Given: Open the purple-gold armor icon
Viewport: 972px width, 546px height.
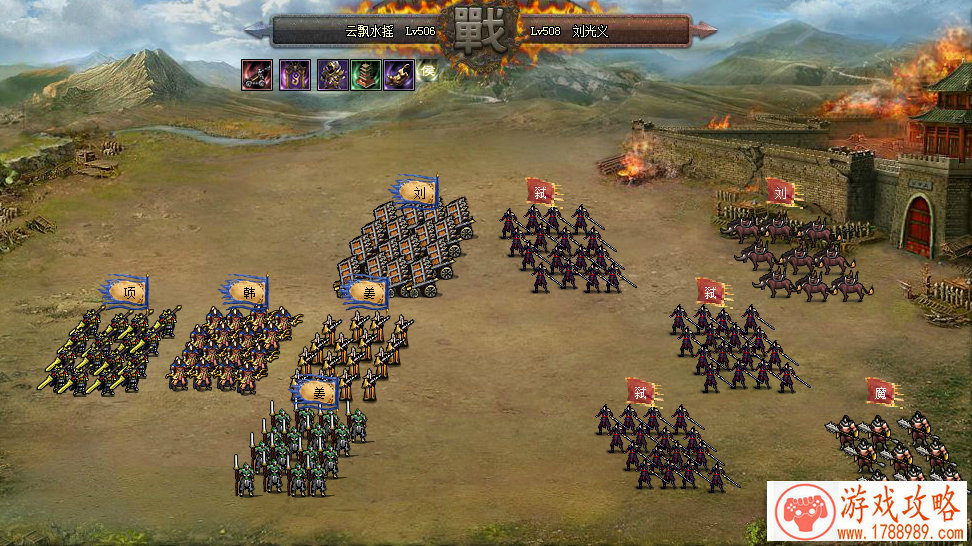Looking at the screenshot, I should pos(332,75).
